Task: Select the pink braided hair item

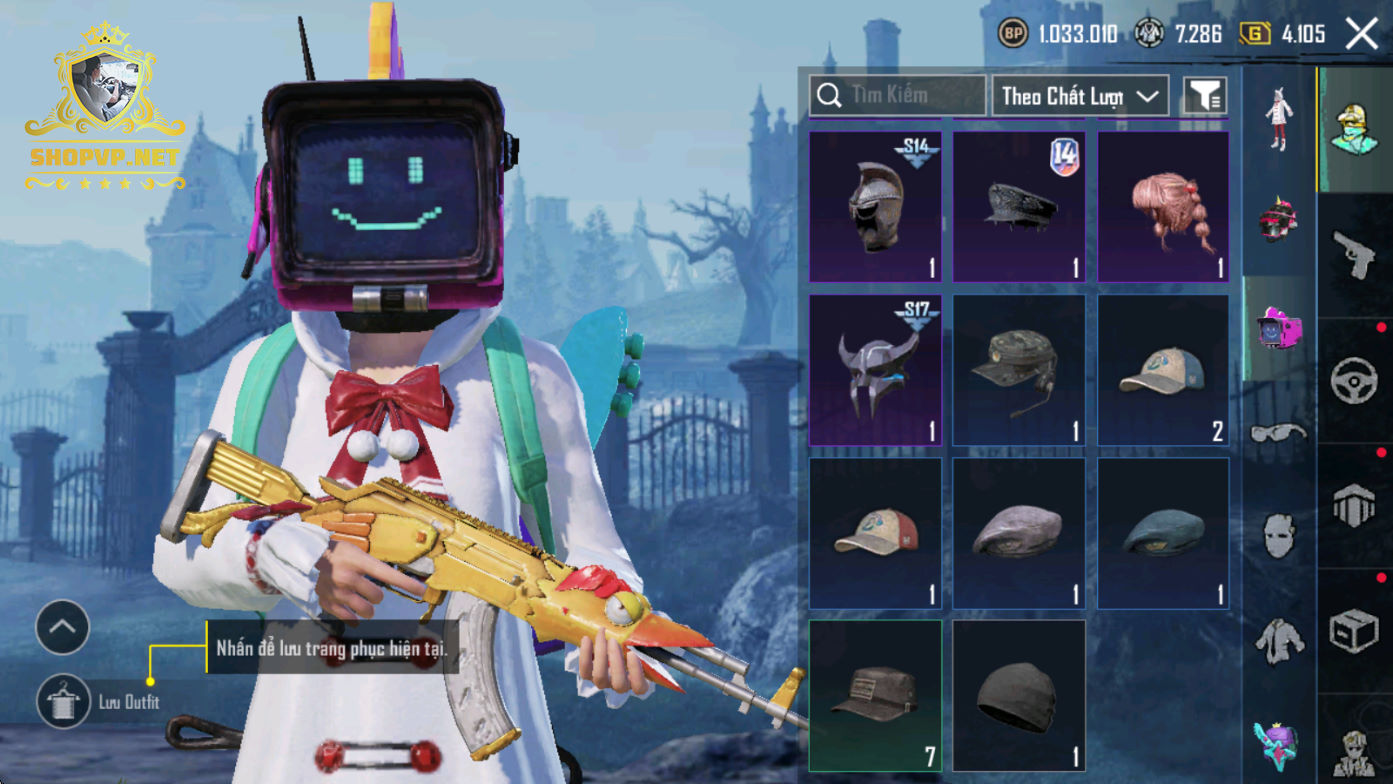Action: 1163,207
